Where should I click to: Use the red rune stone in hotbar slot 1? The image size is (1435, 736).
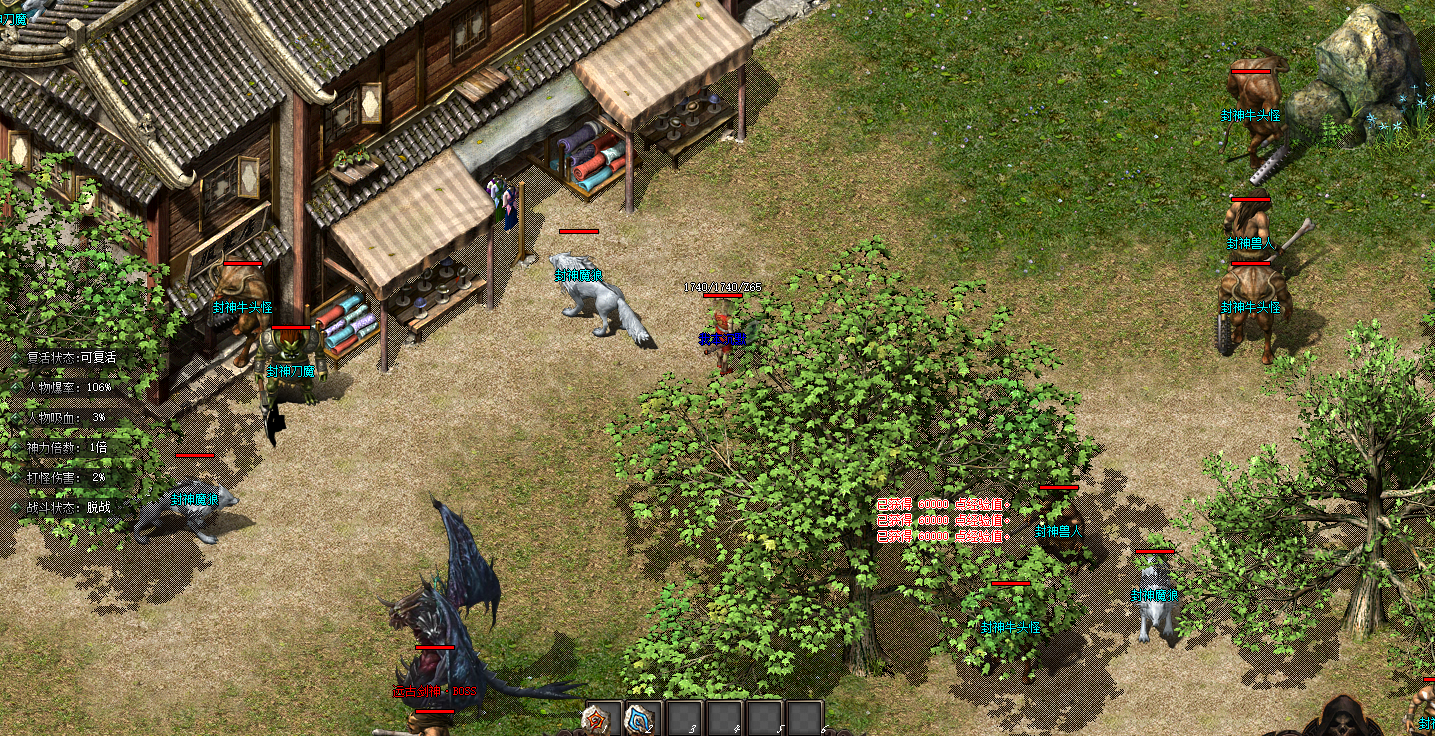pyautogui.click(x=597, y=718)
